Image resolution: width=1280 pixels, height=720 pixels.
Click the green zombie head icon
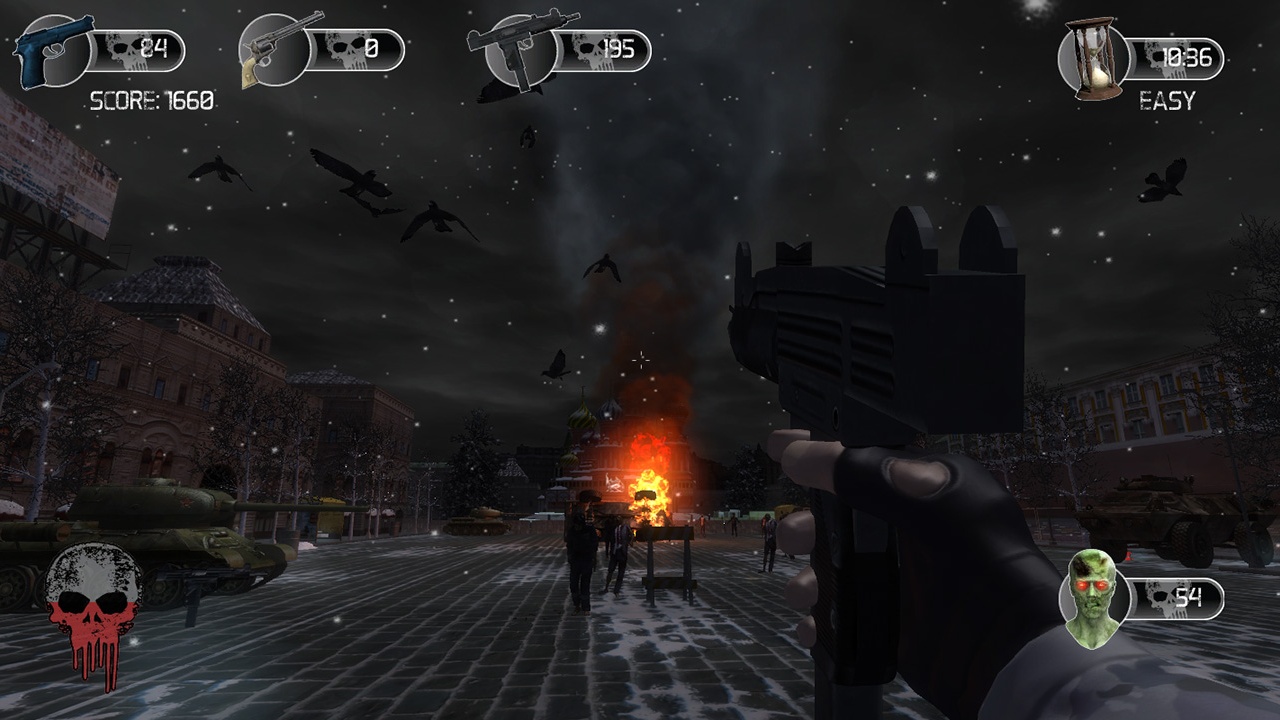coord(1091,599)
